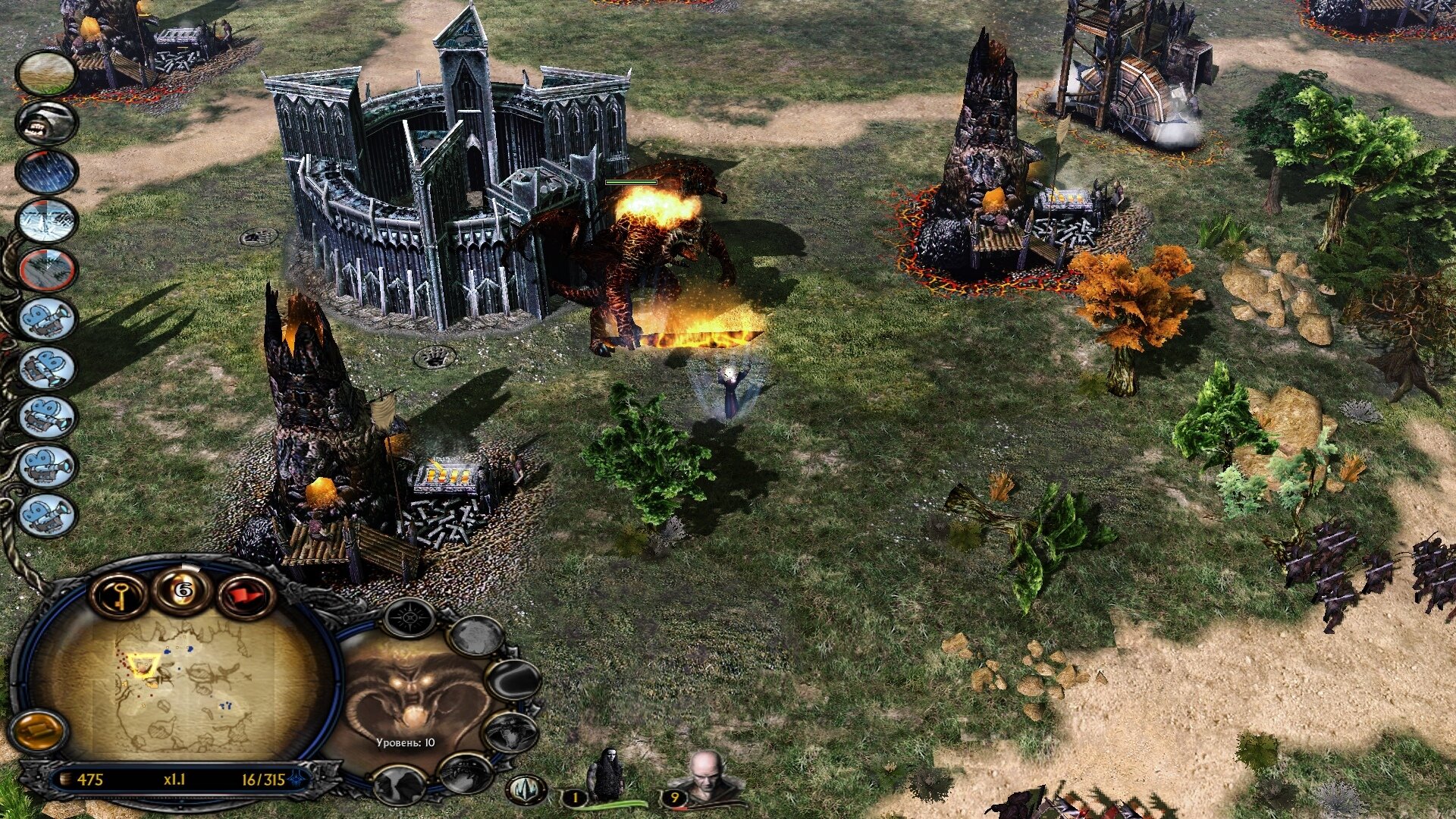
Task: Click the red flag beacon button
Action: [x=246, y=595]
